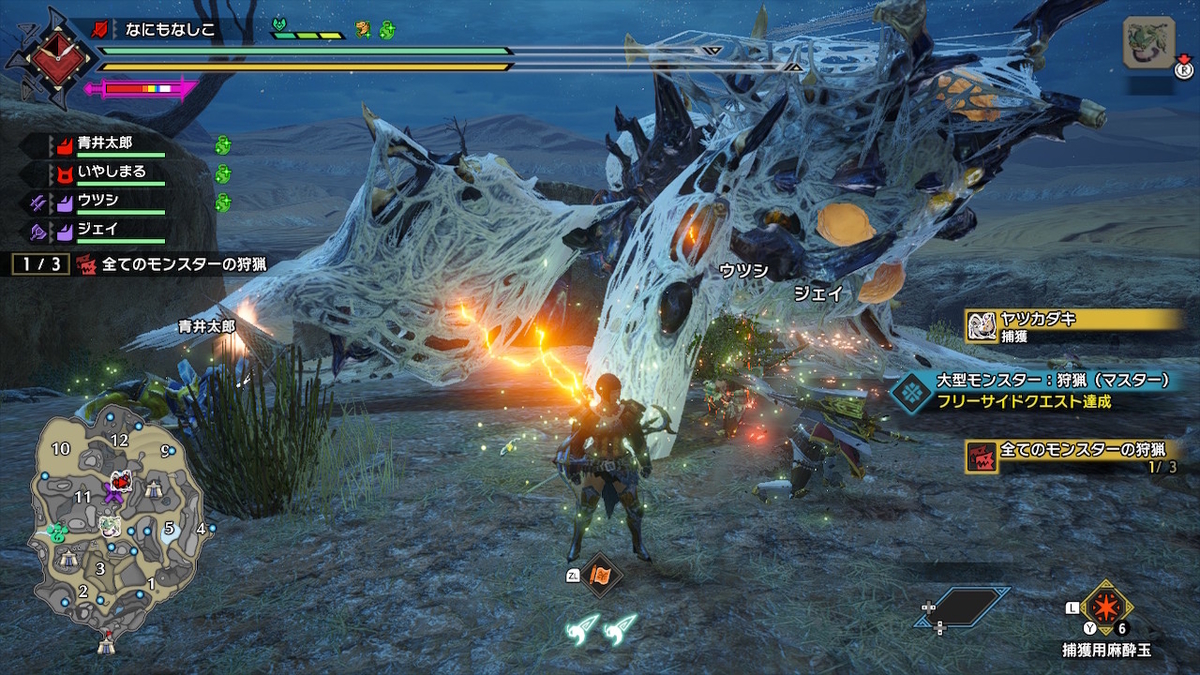Open the フリーサイドクエスト達成 notification
1200x675 pixels.
click(1043, 391)
